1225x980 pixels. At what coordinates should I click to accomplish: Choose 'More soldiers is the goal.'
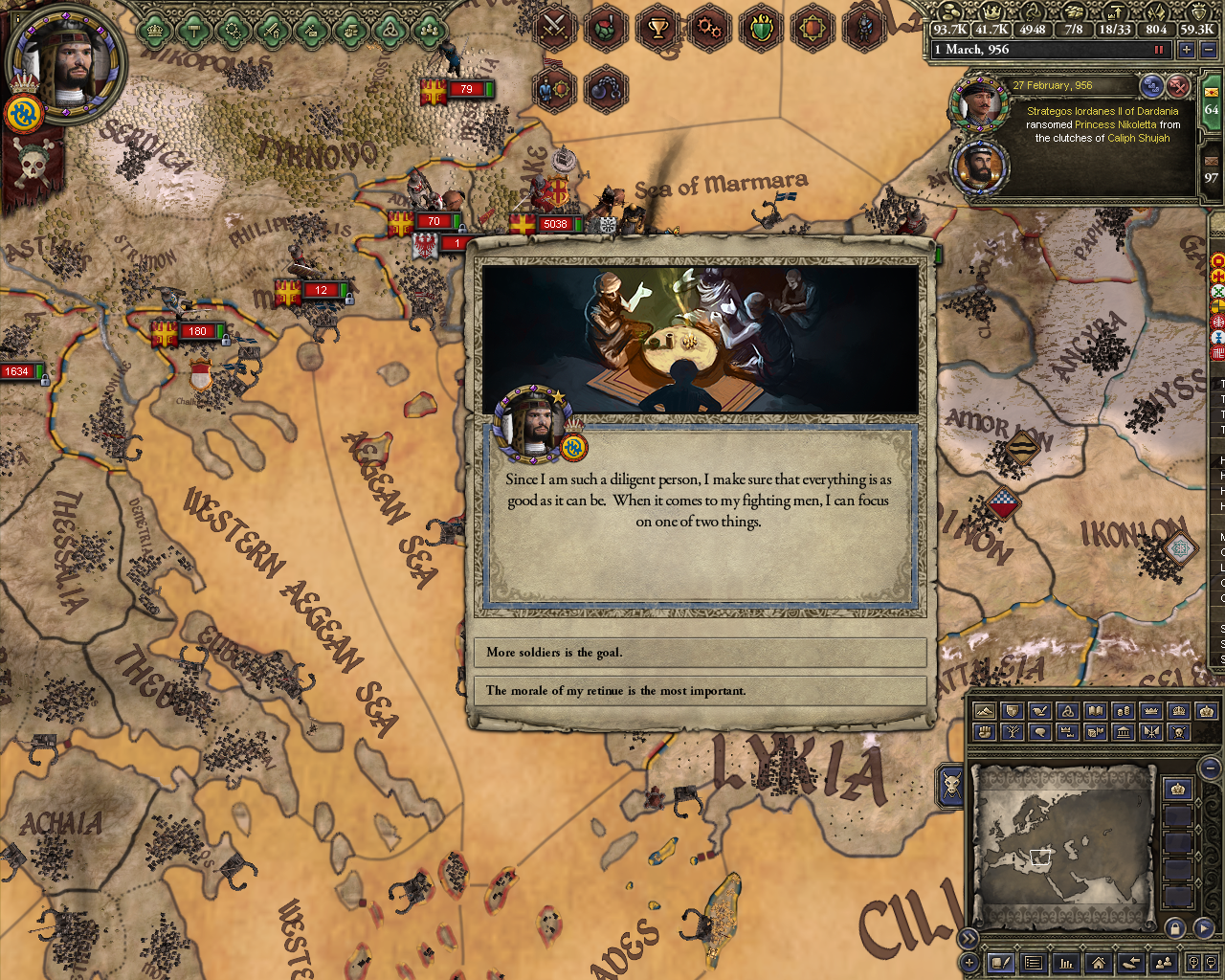point(699,653)
